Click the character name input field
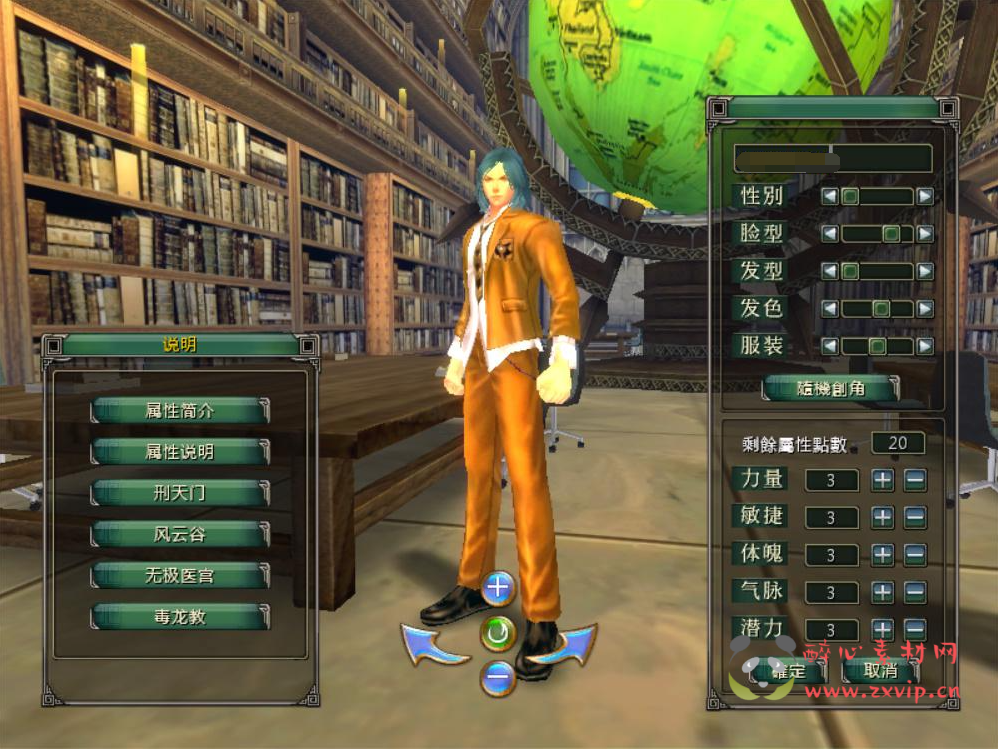 click(832, 158)
